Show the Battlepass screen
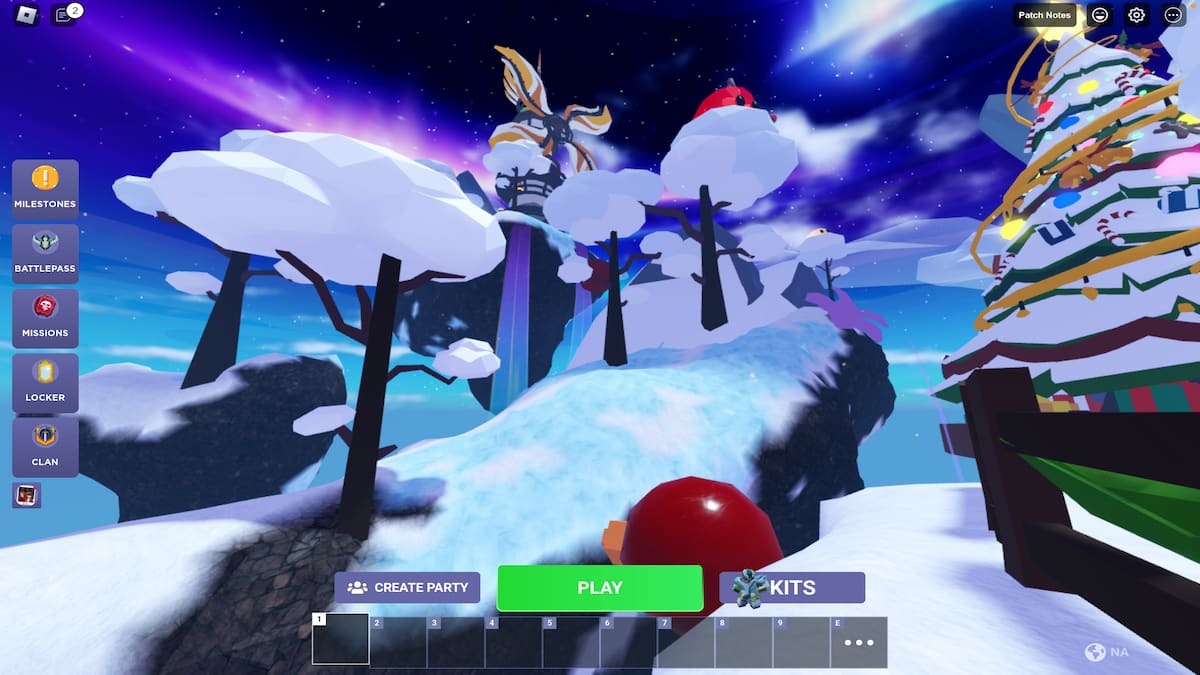Screen dimensions: 1200x675 [45, 254]
